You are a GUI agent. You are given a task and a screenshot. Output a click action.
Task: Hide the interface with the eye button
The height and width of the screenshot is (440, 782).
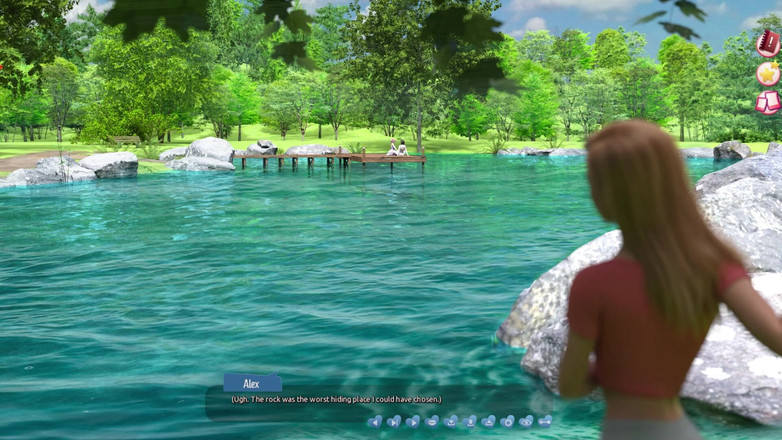526,422
